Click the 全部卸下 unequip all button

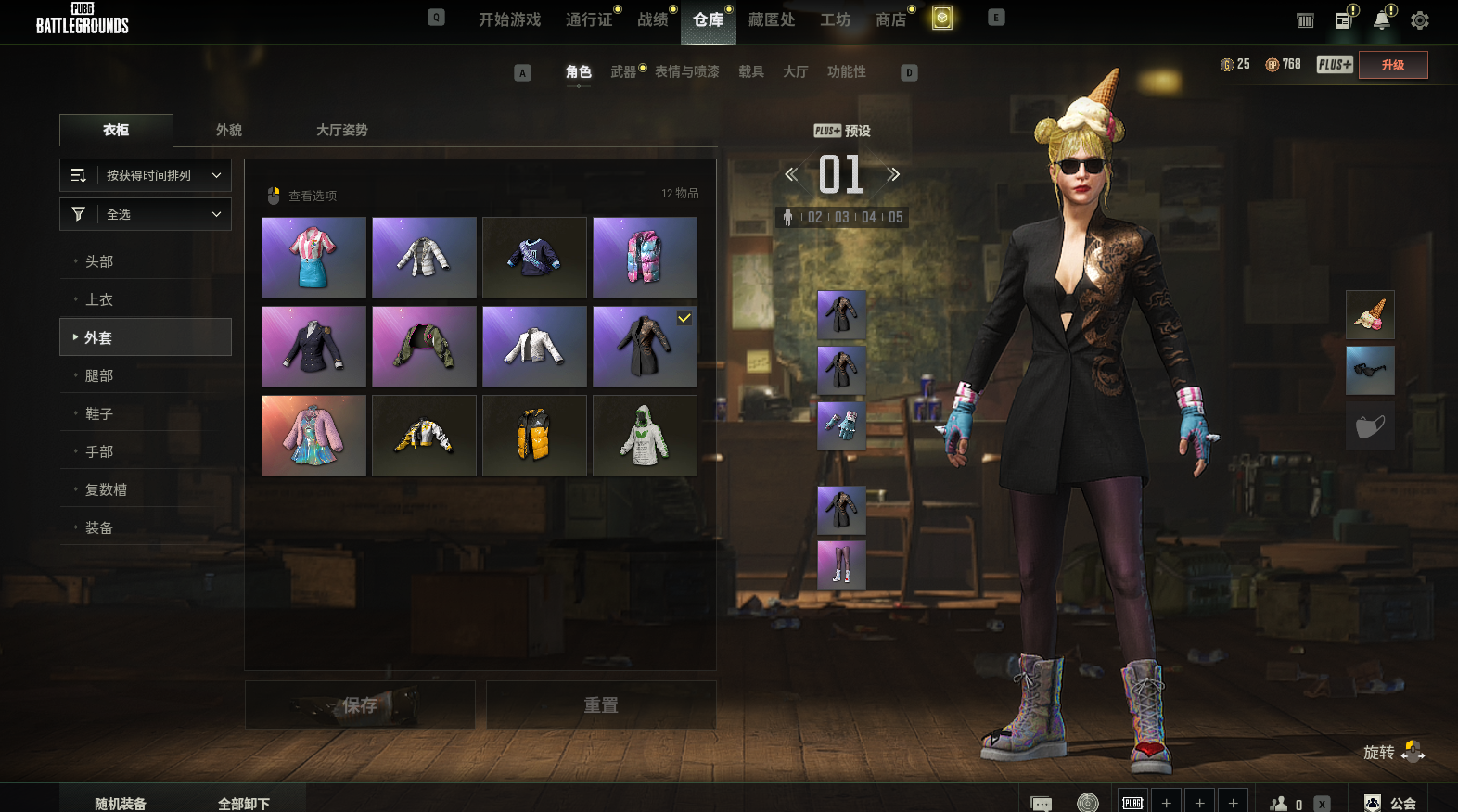(244, 803)
